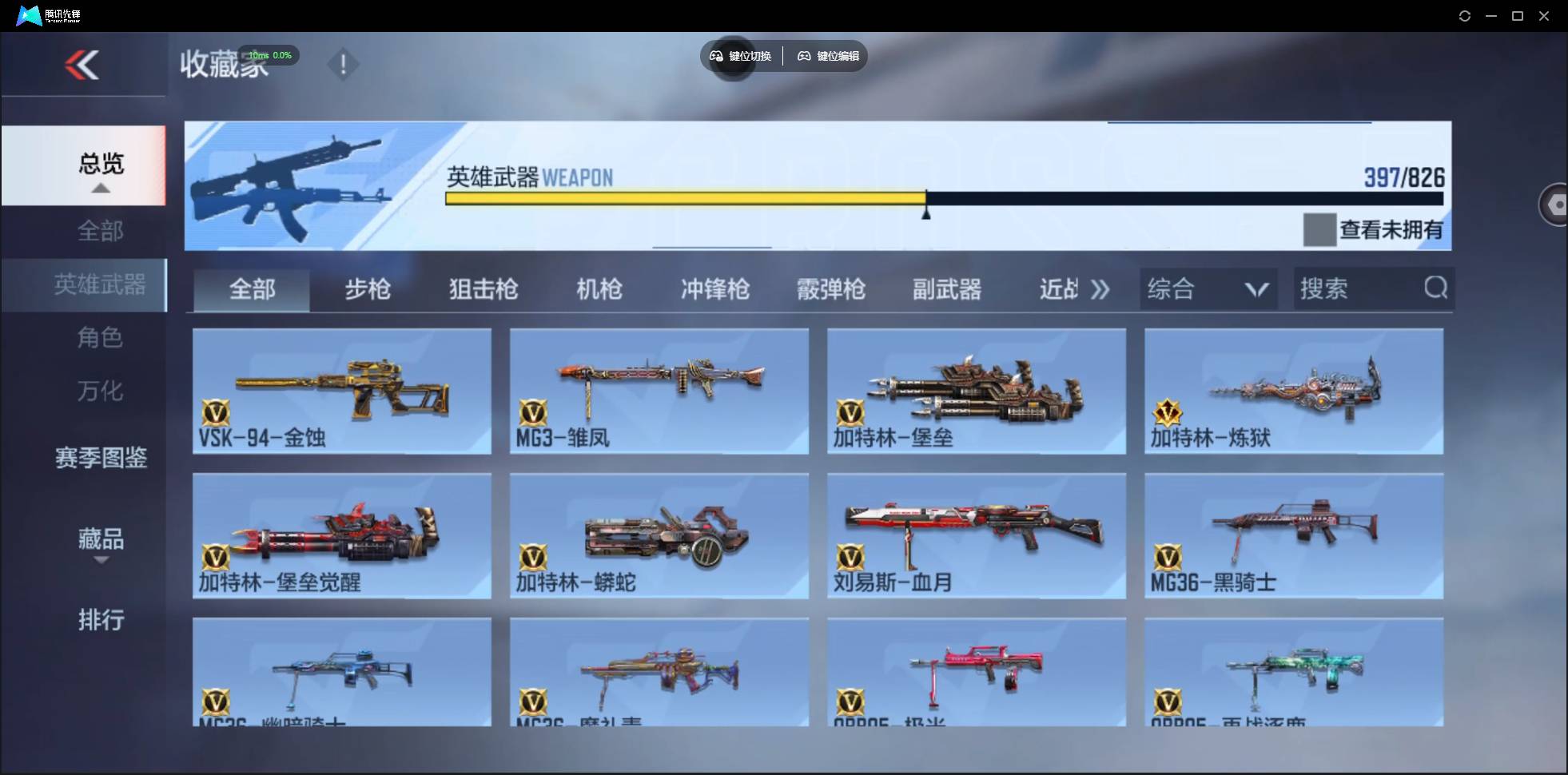Open the floating assistant ball on right edge
Screen dimensions: 1568x775
pos(1556,204)
